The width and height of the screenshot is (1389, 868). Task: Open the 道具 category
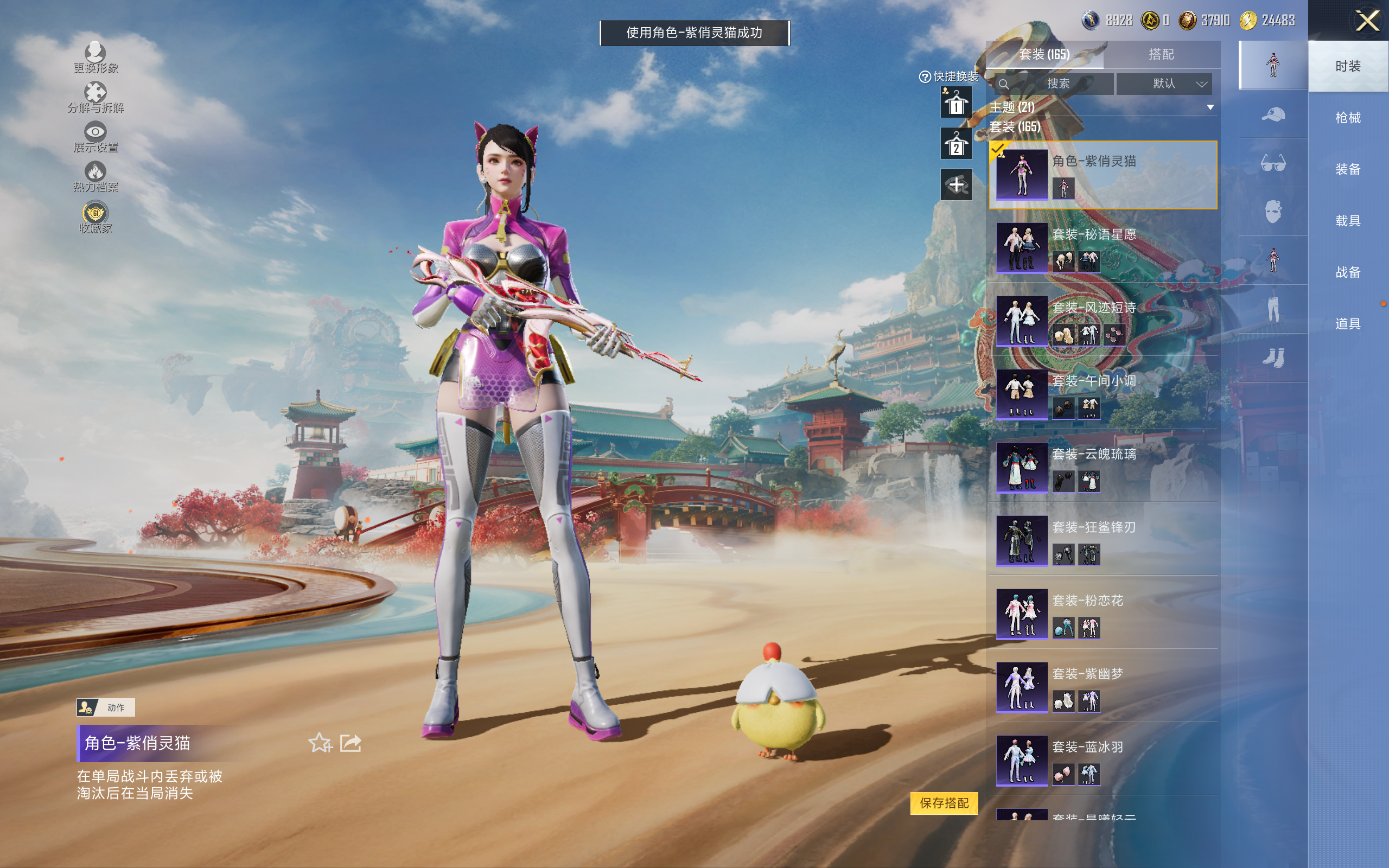click(x=1347, y=324)
